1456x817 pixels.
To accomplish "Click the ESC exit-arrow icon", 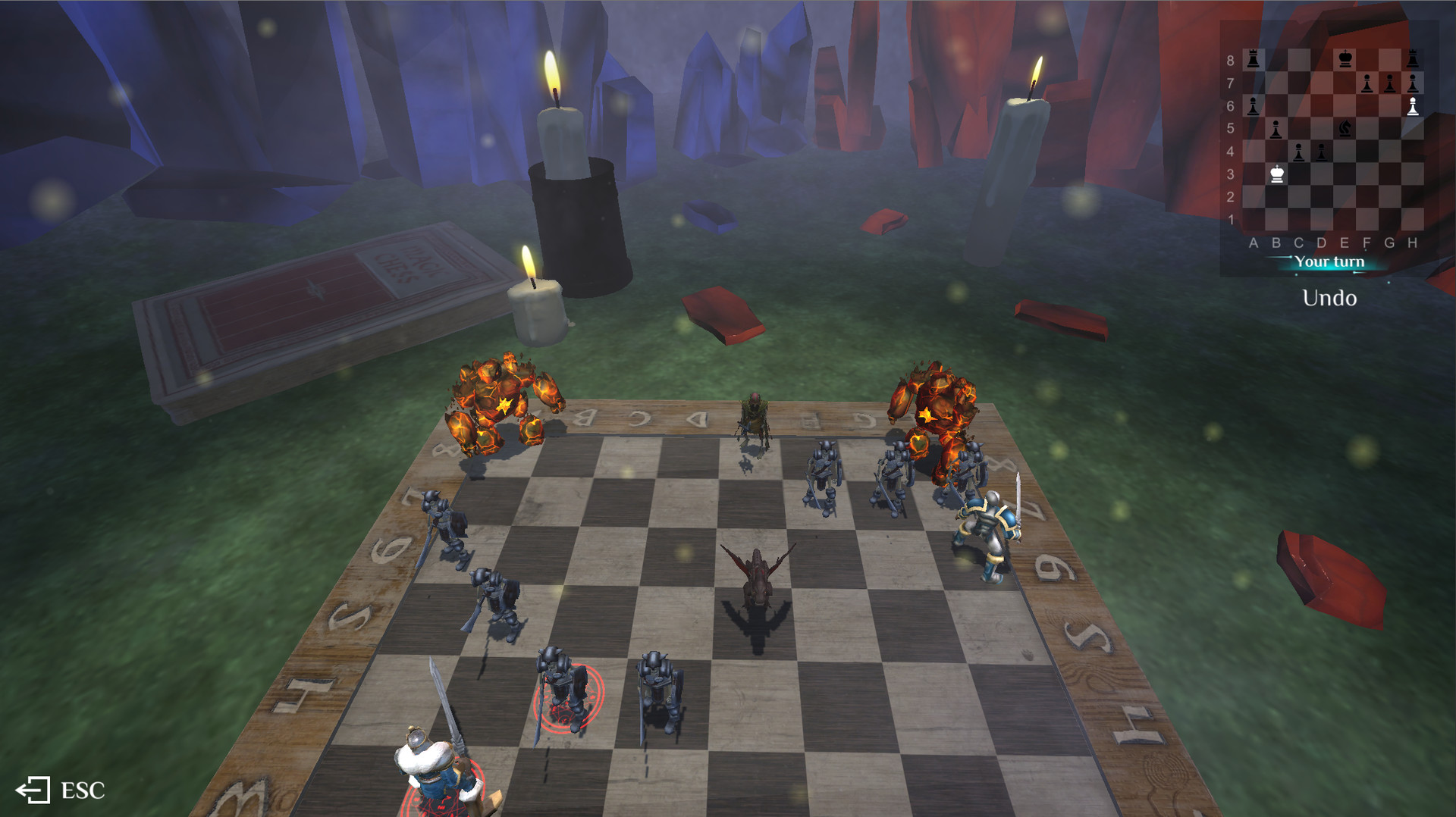I will click(x=34, y=791).
